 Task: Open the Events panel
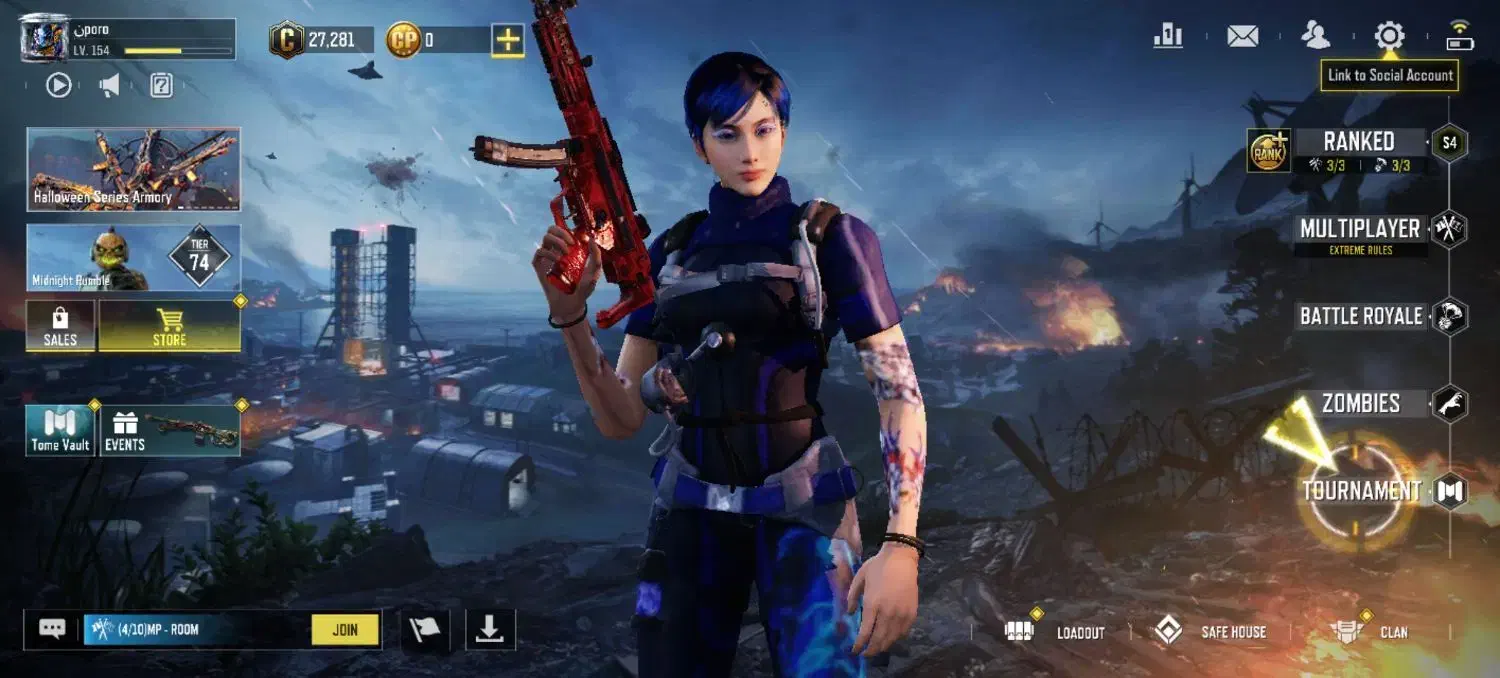tap(169, 430)
